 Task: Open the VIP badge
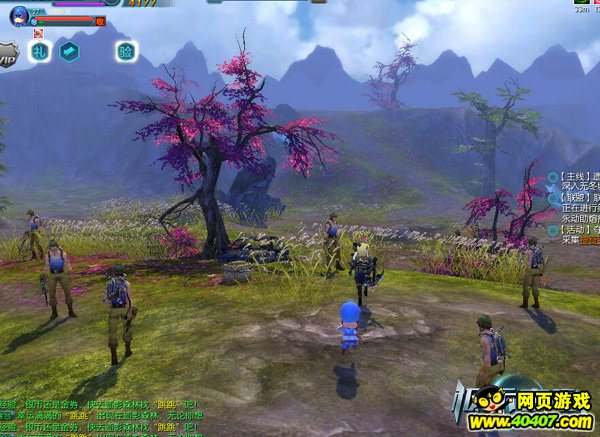[9, 53]
